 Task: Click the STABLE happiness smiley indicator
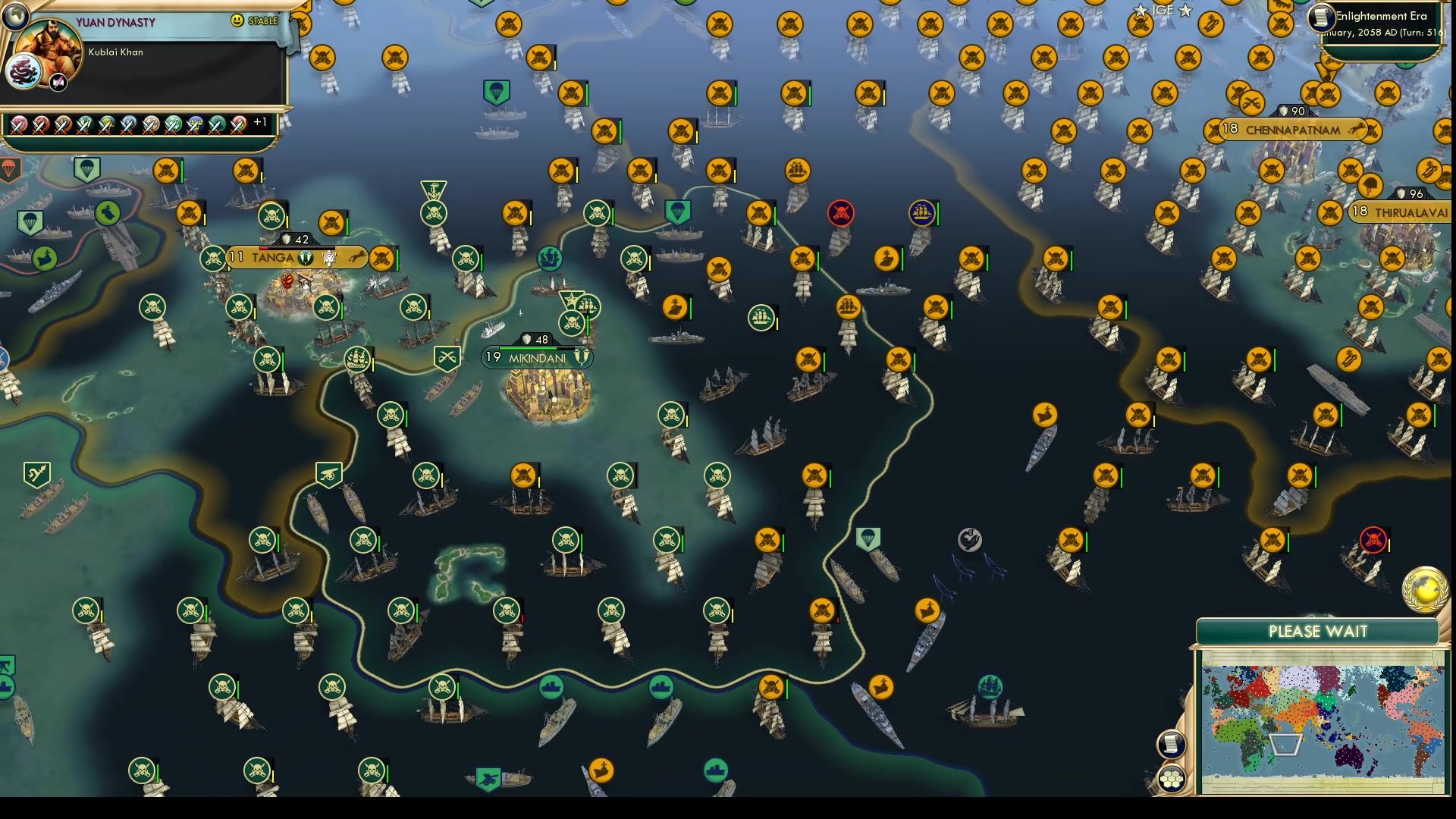238,20
